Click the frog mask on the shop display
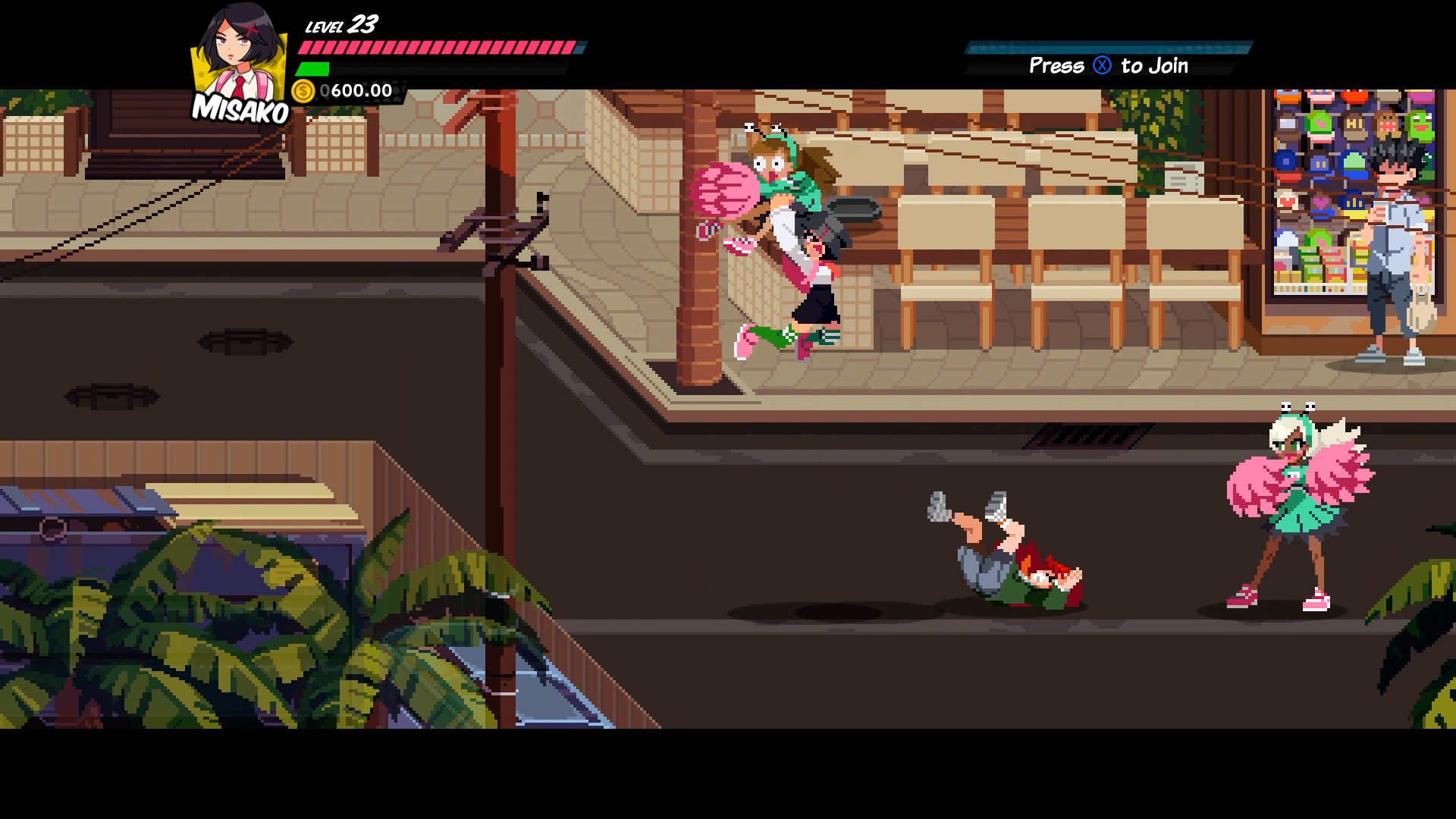This screenshot has width=1456, height=819. tap(1420, 125)
